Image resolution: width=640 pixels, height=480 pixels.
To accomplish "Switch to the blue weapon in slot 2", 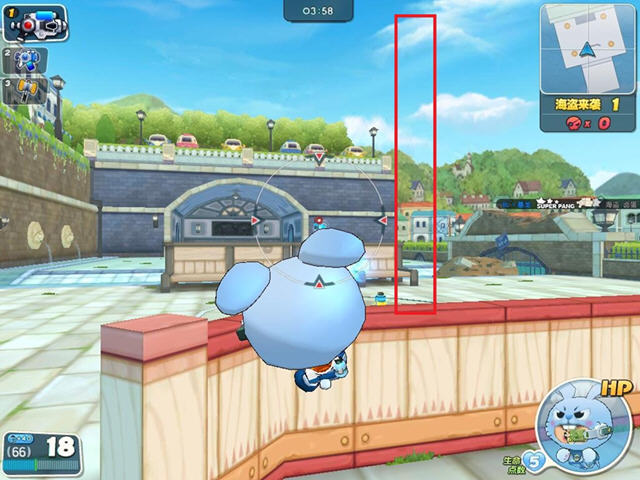I will click(24, 61).
